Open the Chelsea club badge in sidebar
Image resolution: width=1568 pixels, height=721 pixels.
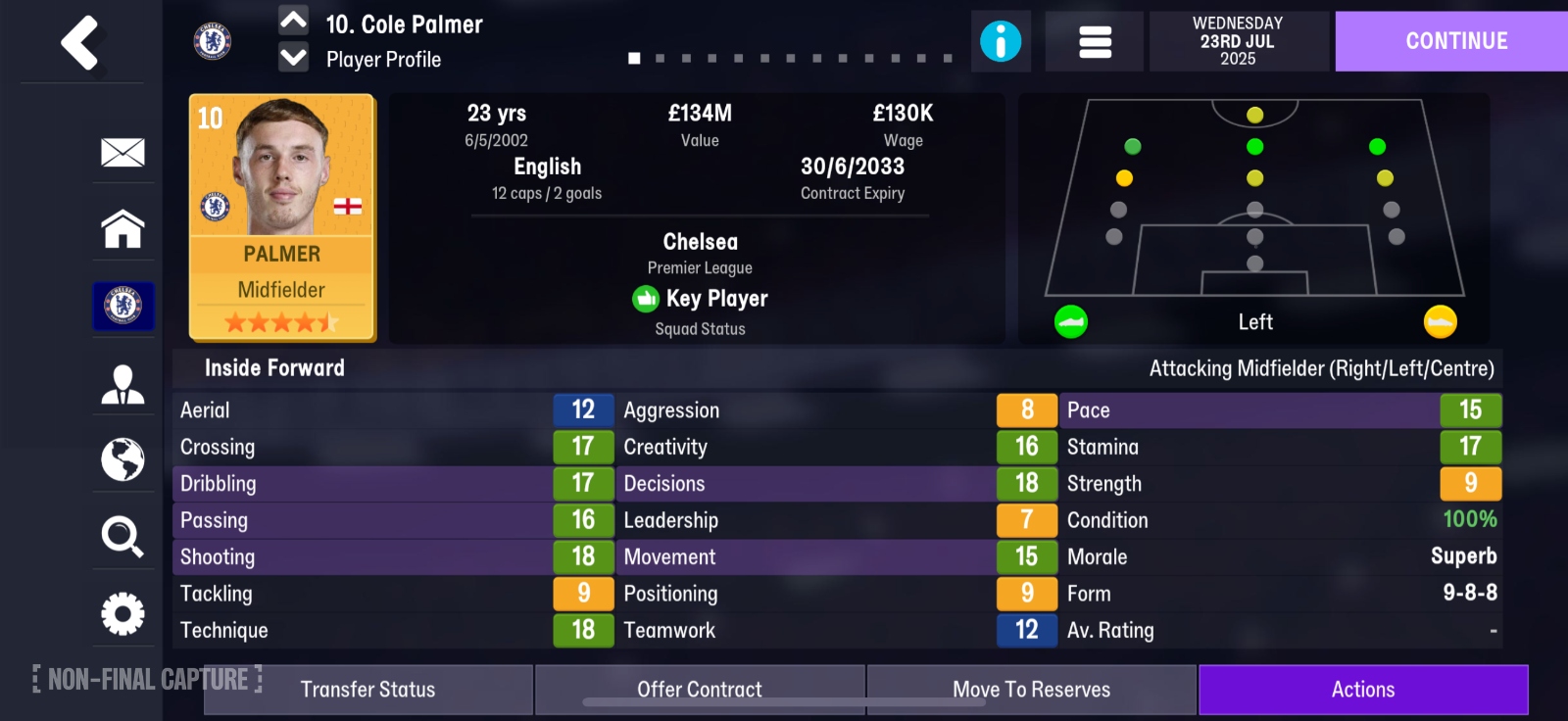(x=122, y=306)
